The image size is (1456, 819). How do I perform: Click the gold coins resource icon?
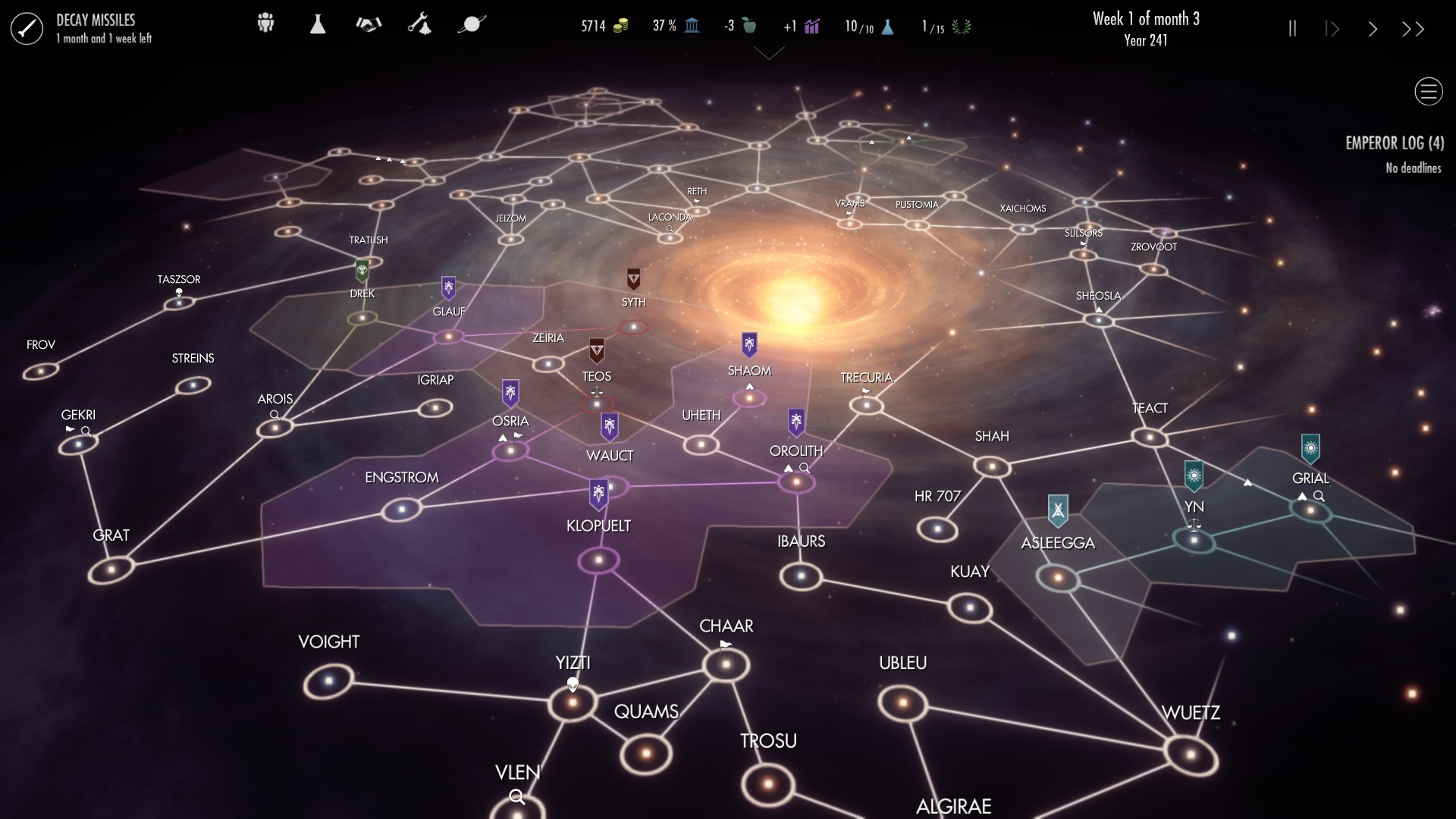(622, 25)
